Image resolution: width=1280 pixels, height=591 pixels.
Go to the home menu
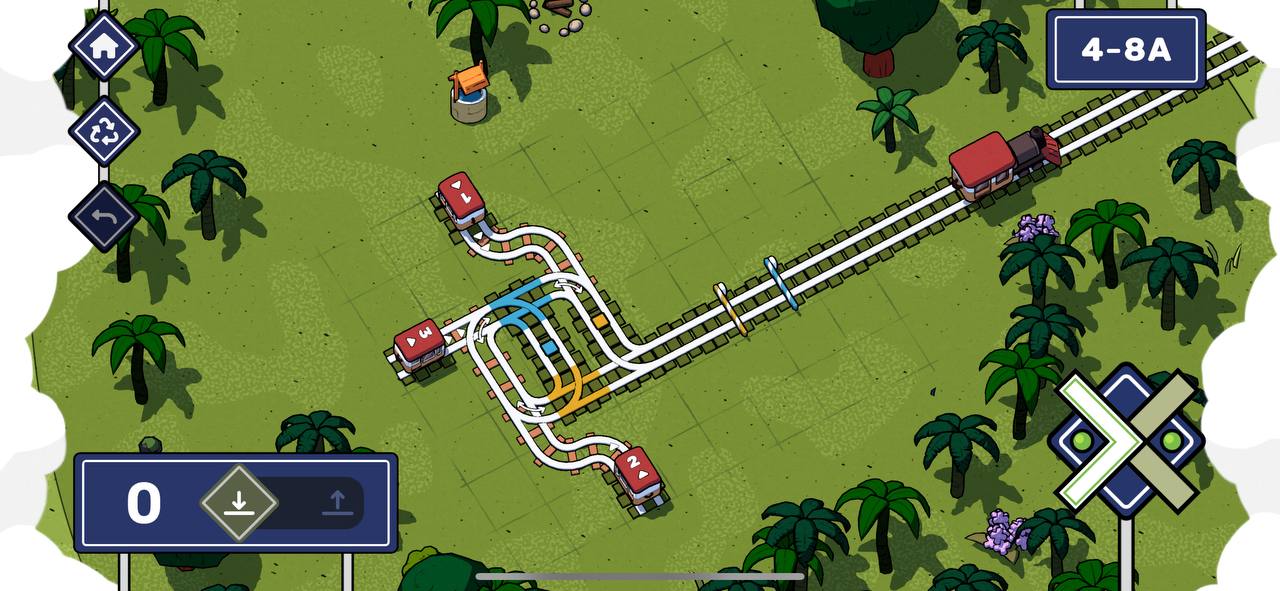tap(103, 46)
